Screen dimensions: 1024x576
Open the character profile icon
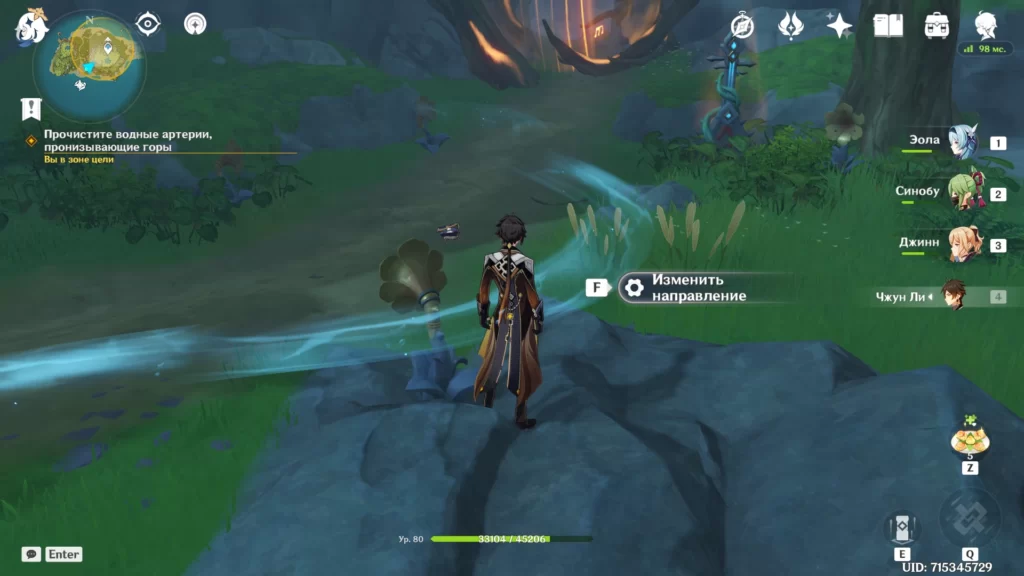click(x=986, y=24)
